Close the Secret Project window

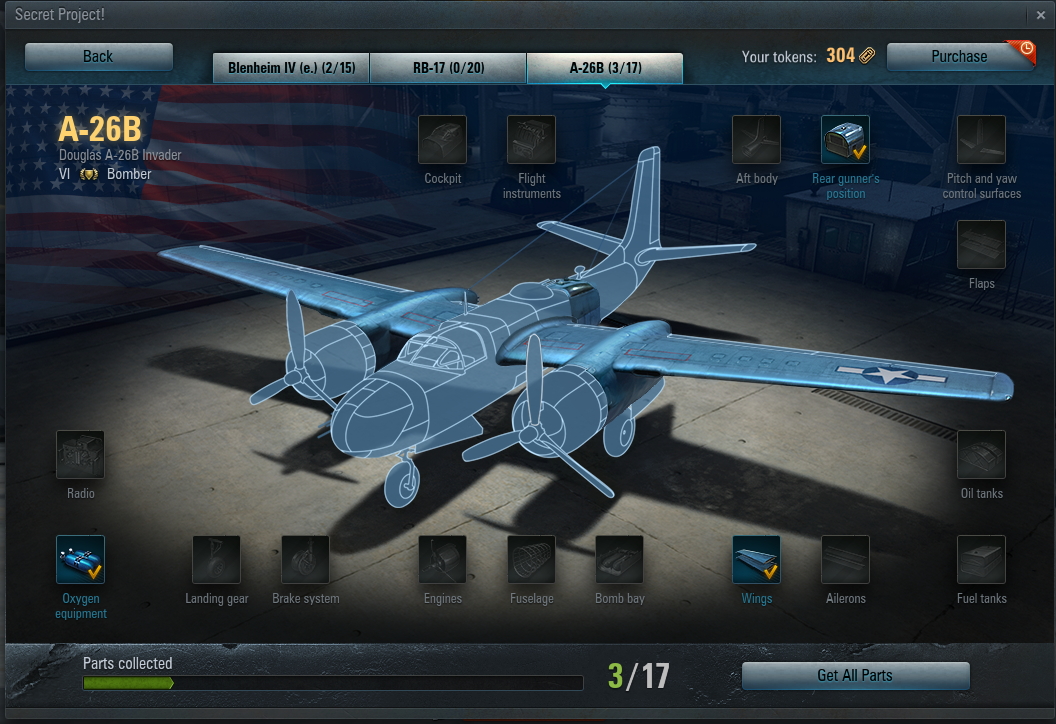coord(1041,15)
